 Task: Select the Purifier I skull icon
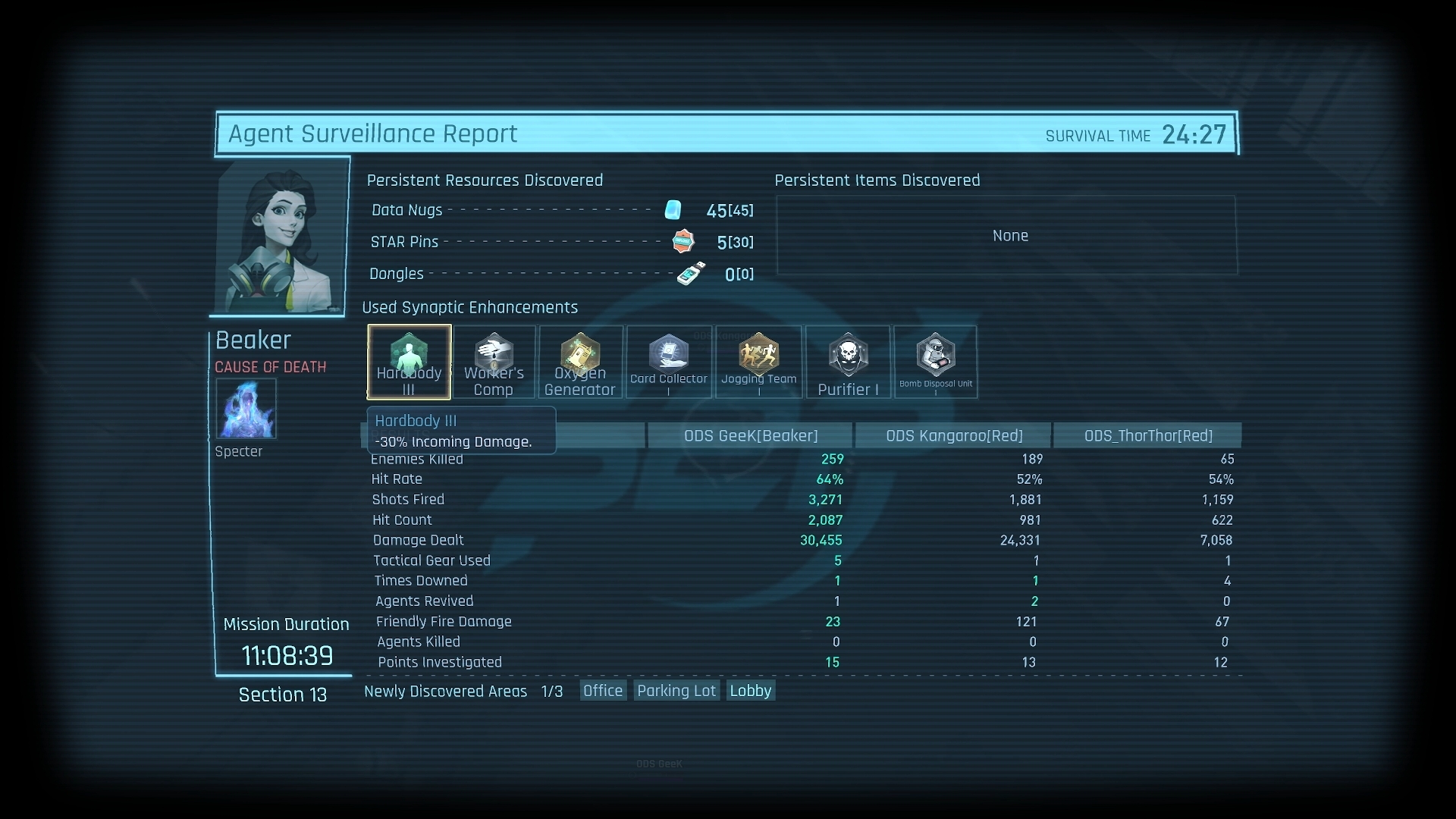click(848, 362)
